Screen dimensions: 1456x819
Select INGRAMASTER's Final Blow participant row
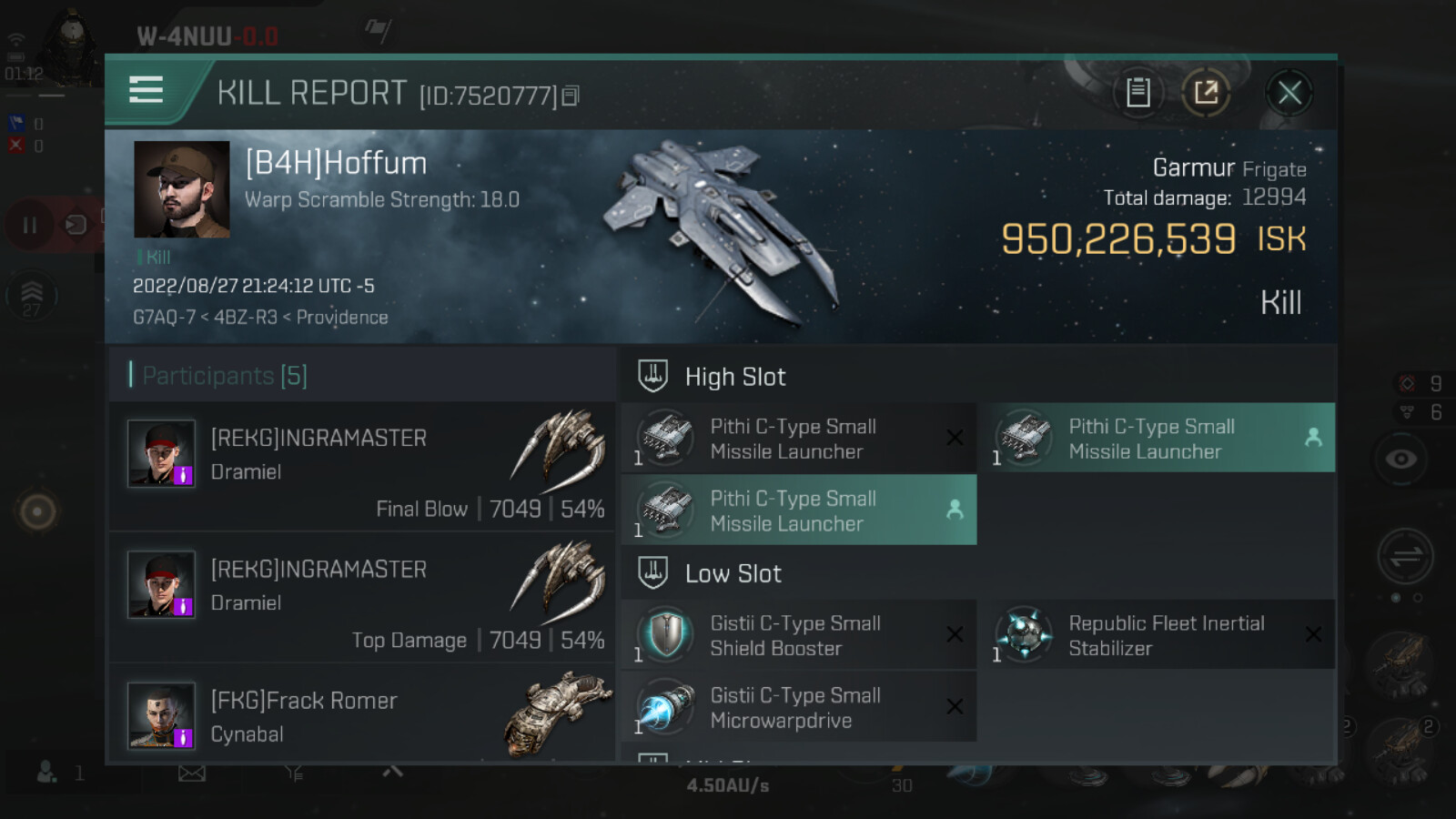click(362, 467)
